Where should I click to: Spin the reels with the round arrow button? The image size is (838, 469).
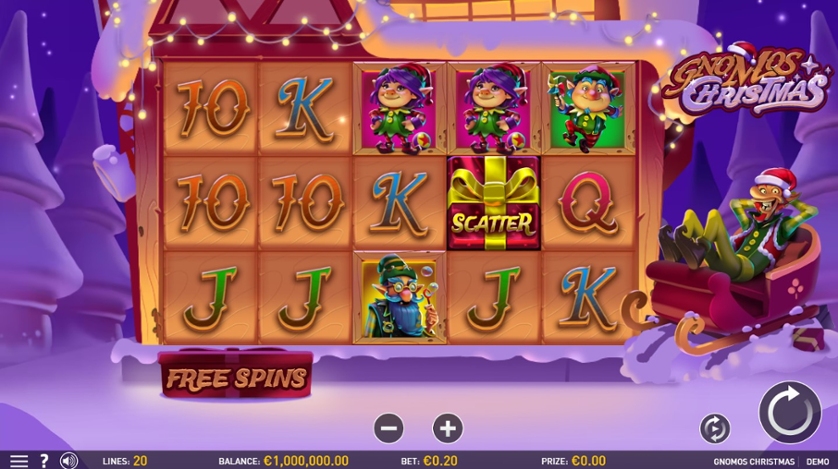(x=789, y=412)
